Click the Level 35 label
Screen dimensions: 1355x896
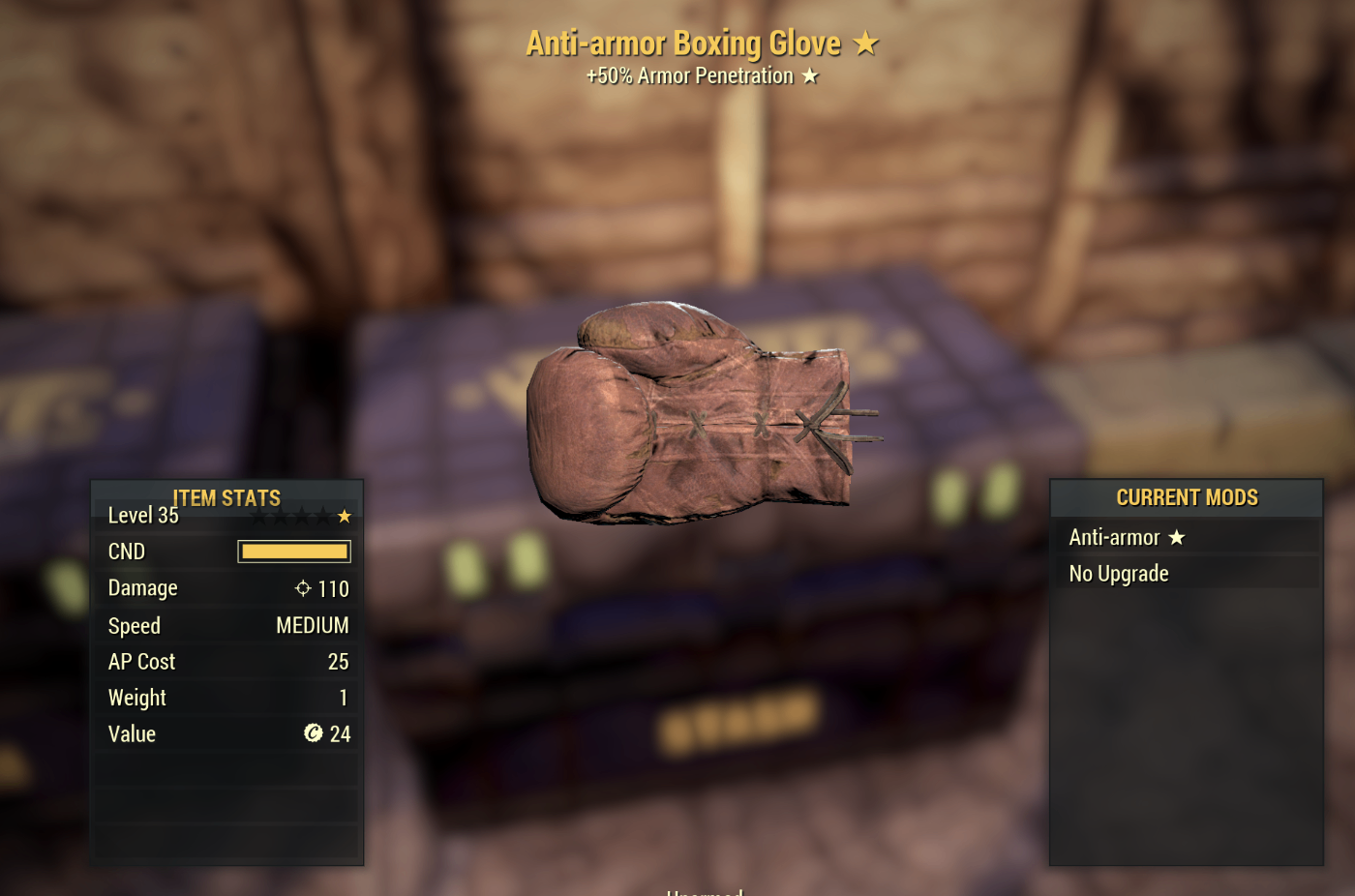tap(142, 516)
